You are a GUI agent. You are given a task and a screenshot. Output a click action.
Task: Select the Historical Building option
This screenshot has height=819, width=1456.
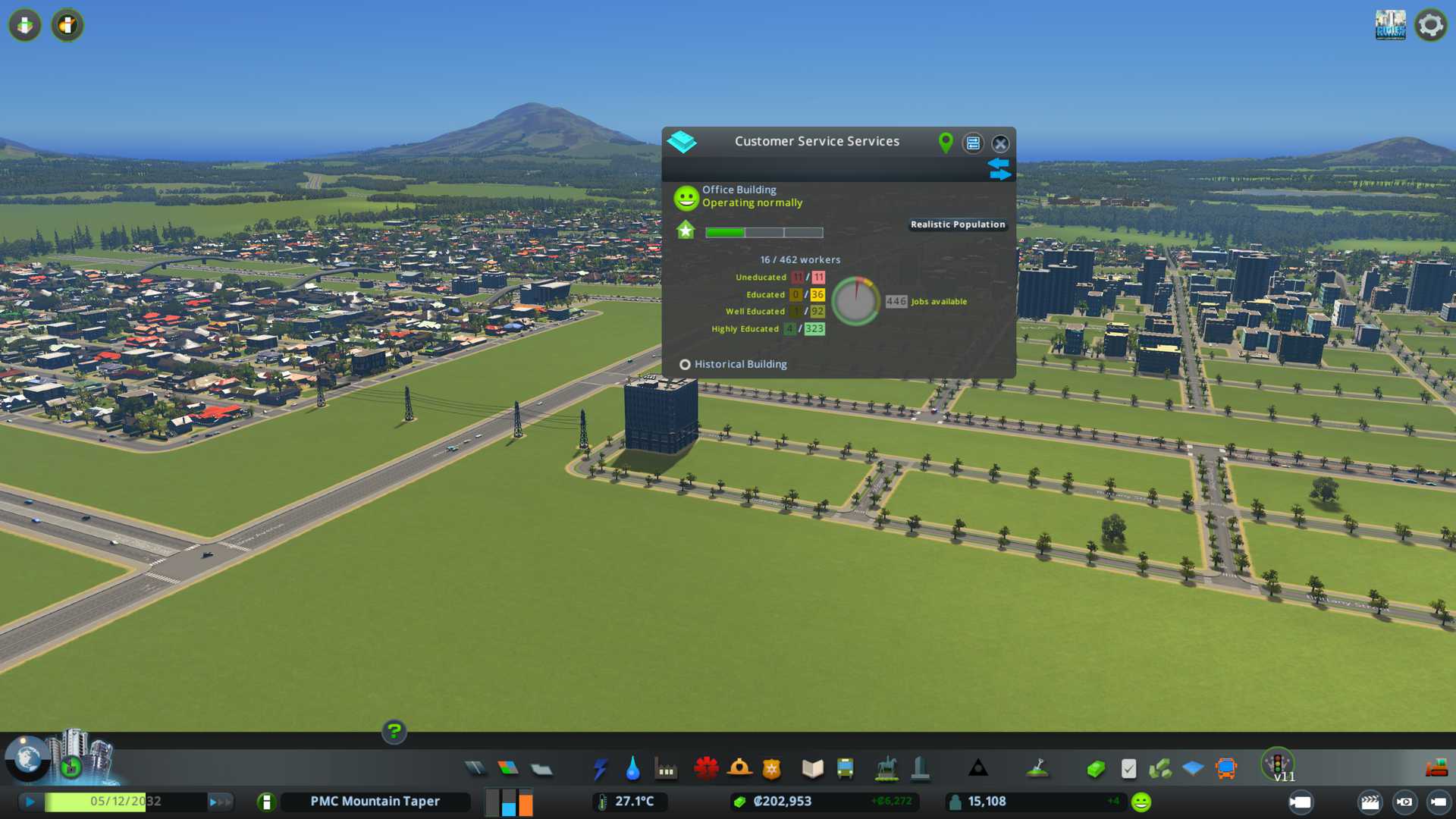click(685, 365)
